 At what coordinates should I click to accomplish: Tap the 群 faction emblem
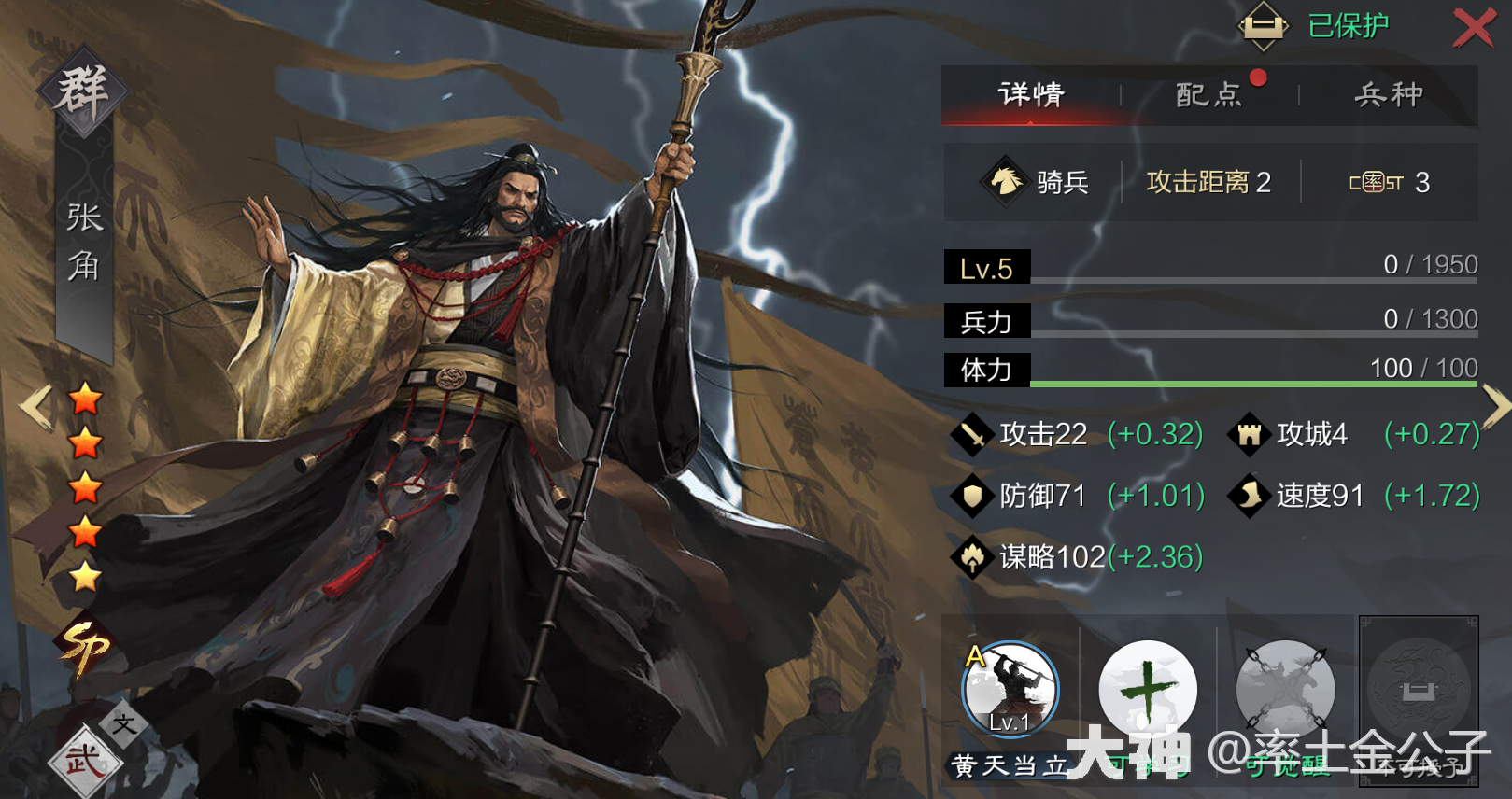(x=82, y=91)
